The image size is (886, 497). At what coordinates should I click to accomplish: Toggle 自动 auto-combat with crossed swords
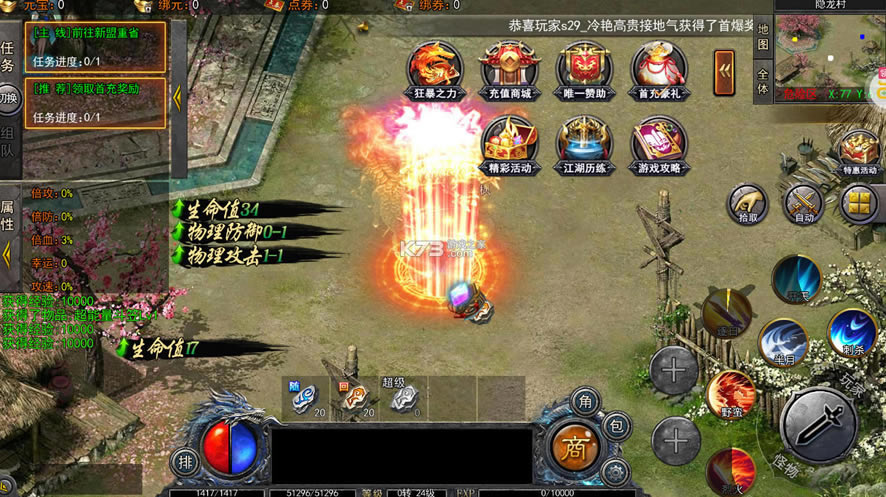(x=803, y=203)
